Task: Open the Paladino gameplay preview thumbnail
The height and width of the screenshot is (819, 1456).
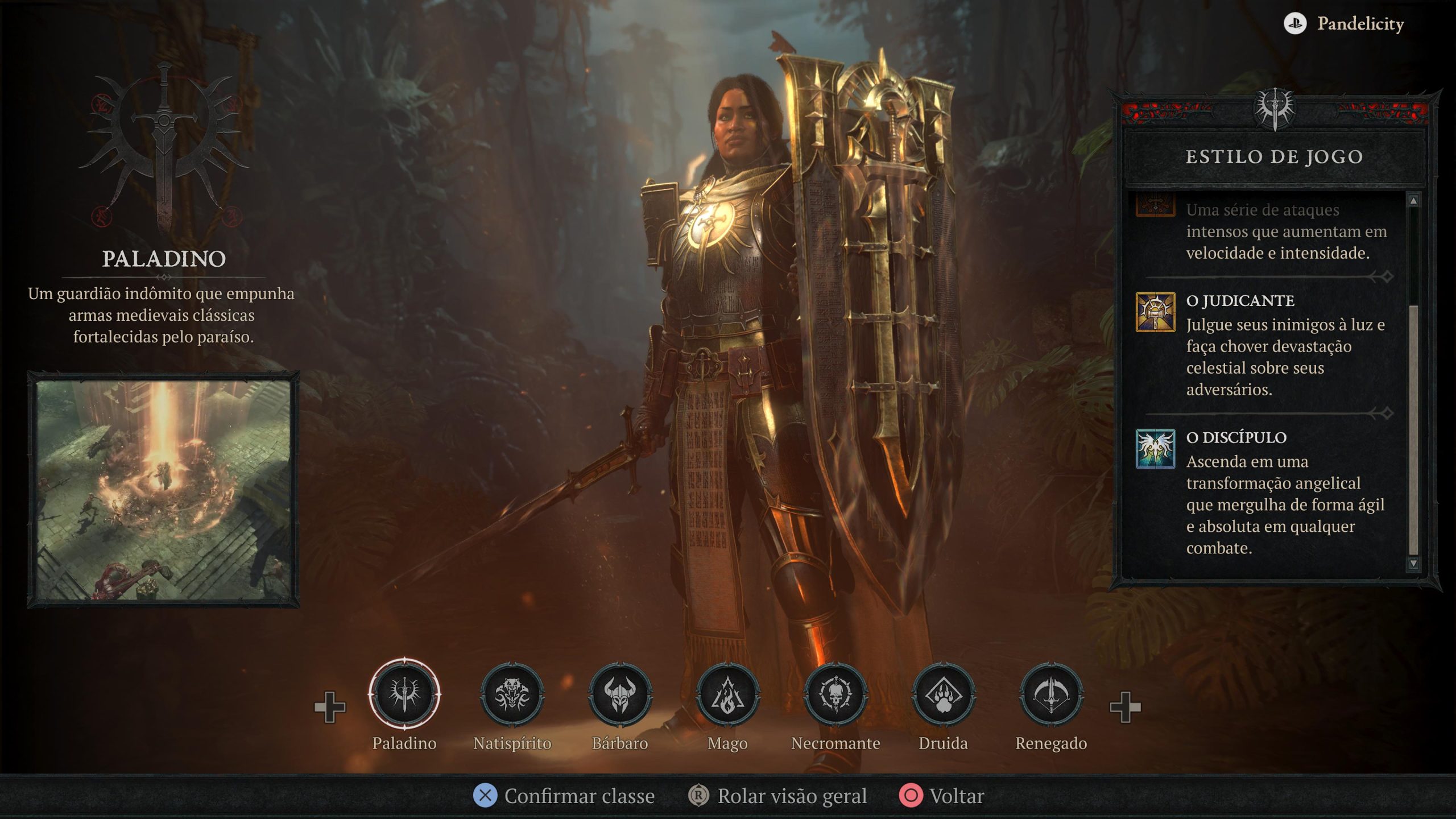Action: tap(164, 490)
